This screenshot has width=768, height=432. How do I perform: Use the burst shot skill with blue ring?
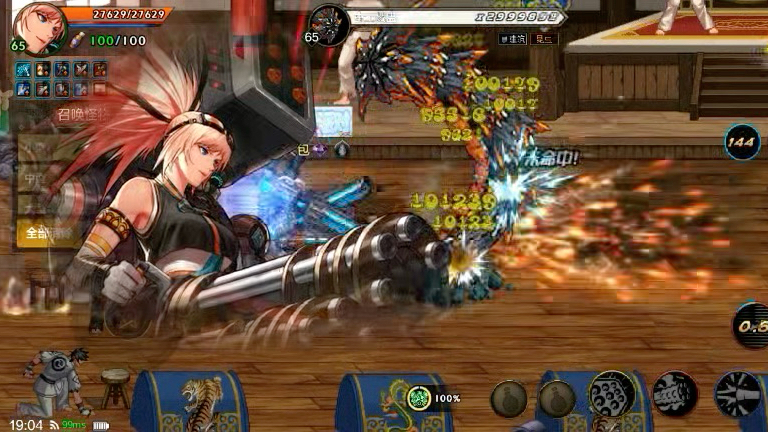(738, 394)
